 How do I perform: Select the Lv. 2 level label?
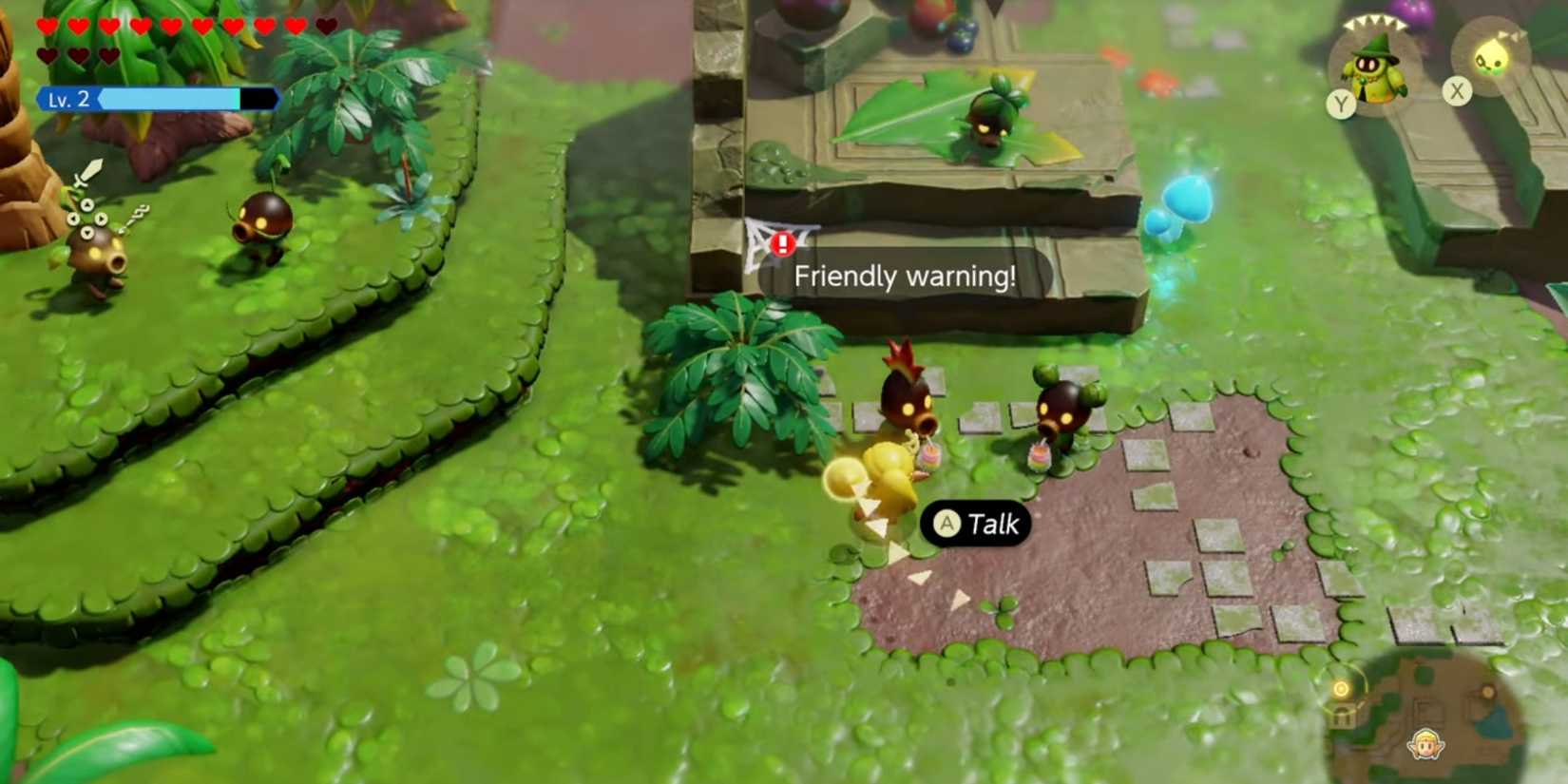[x=67, y=100]
